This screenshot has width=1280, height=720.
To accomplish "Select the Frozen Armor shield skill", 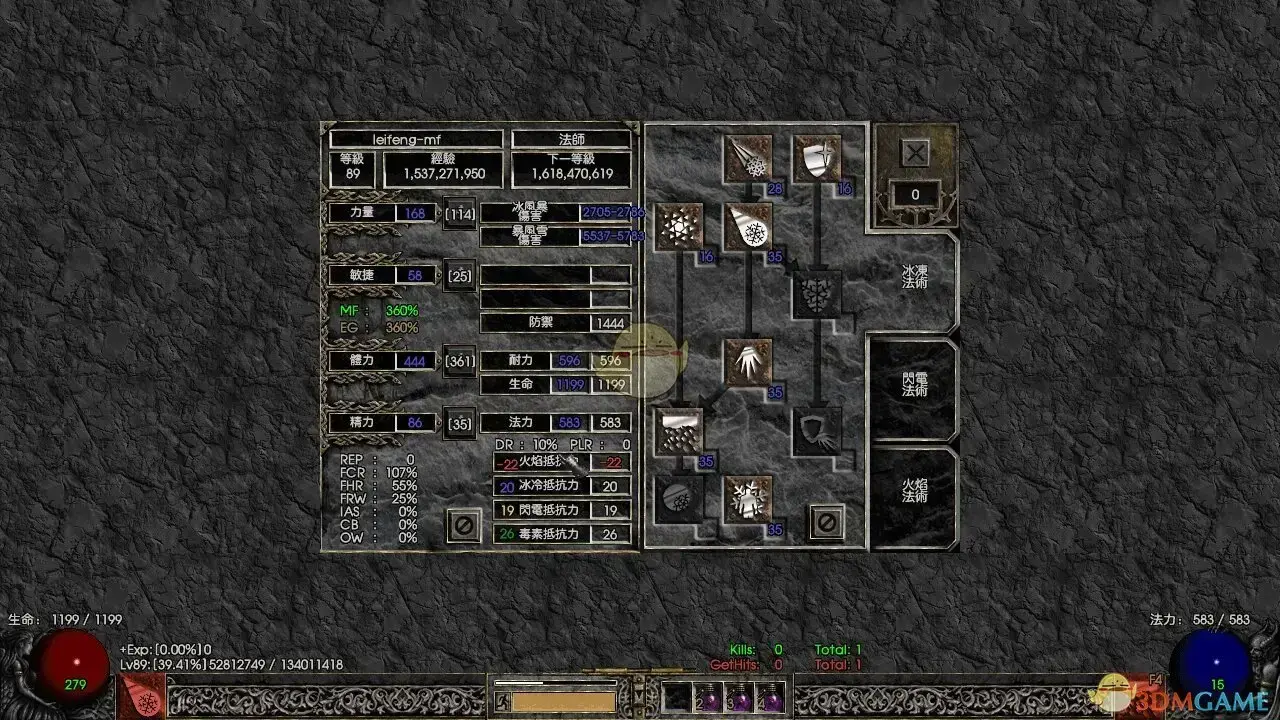I will [817, 159].
